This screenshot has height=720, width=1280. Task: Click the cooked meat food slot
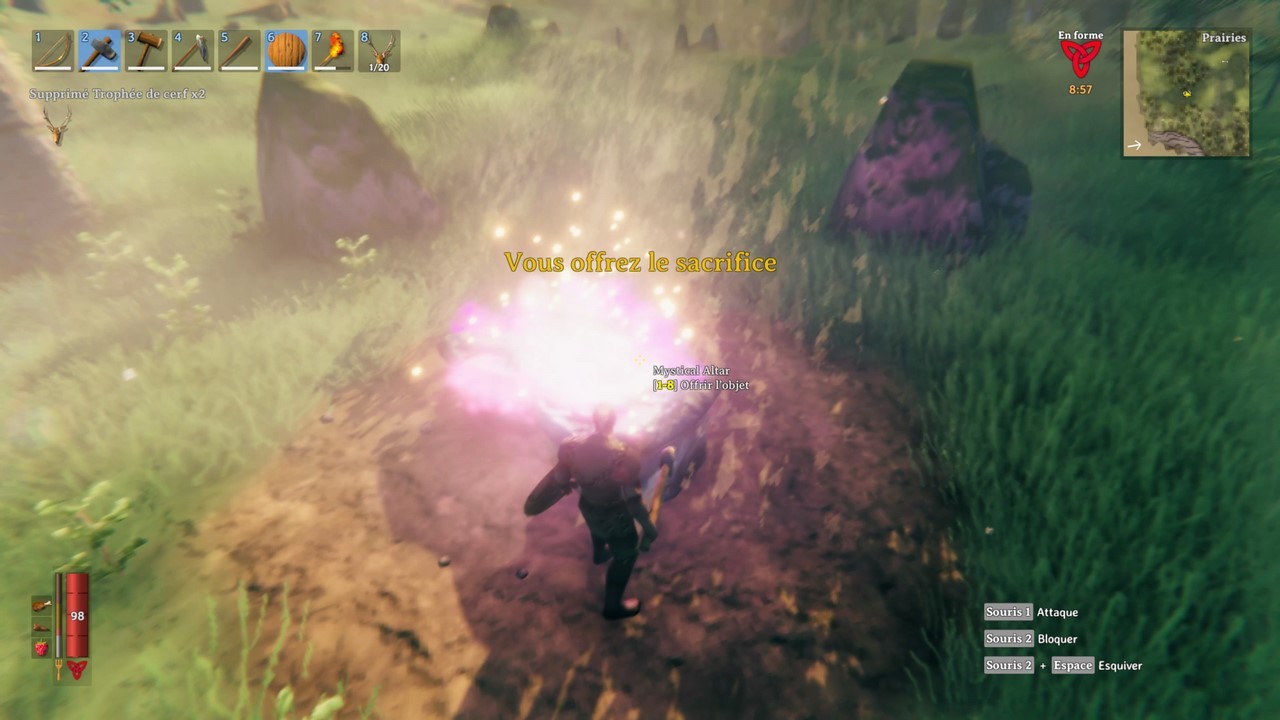click(x=40, y=606)
